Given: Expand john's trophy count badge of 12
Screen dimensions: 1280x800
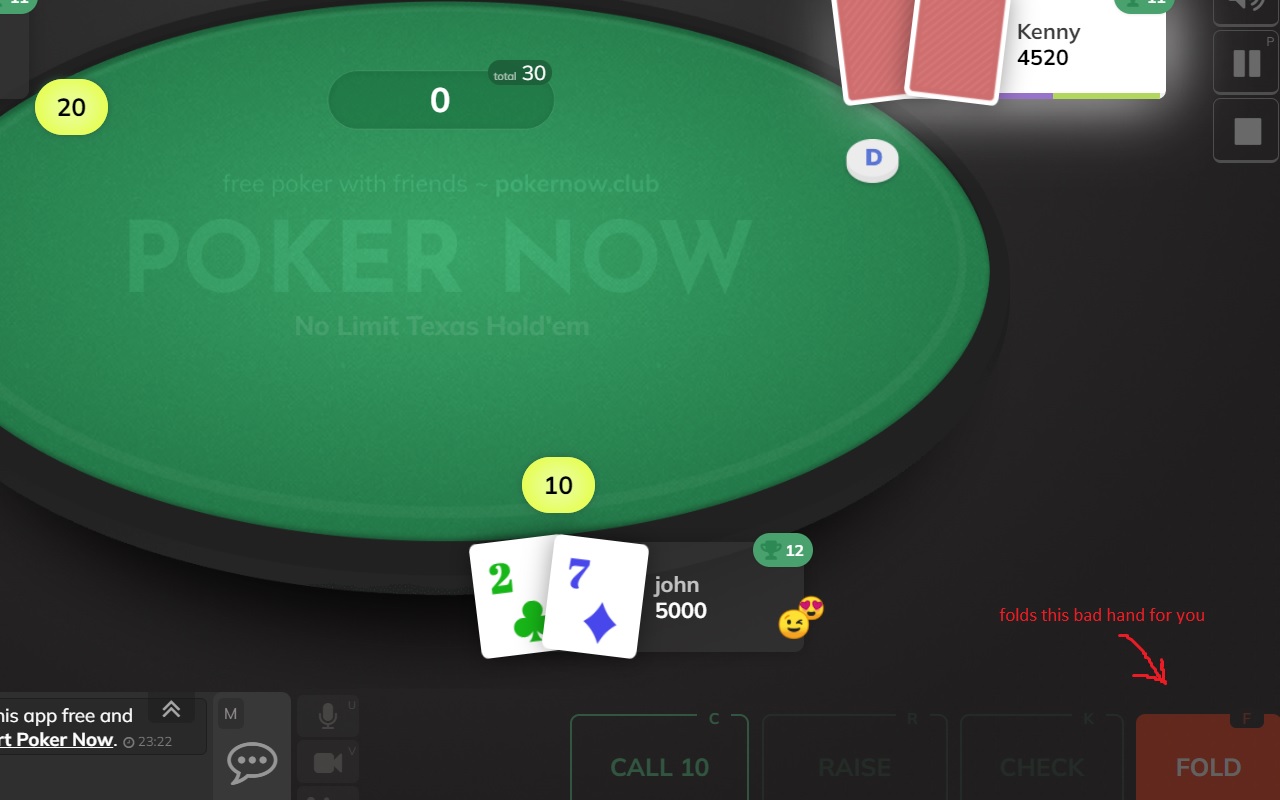Looking at the screenshot, I should (x=783, y=550).
